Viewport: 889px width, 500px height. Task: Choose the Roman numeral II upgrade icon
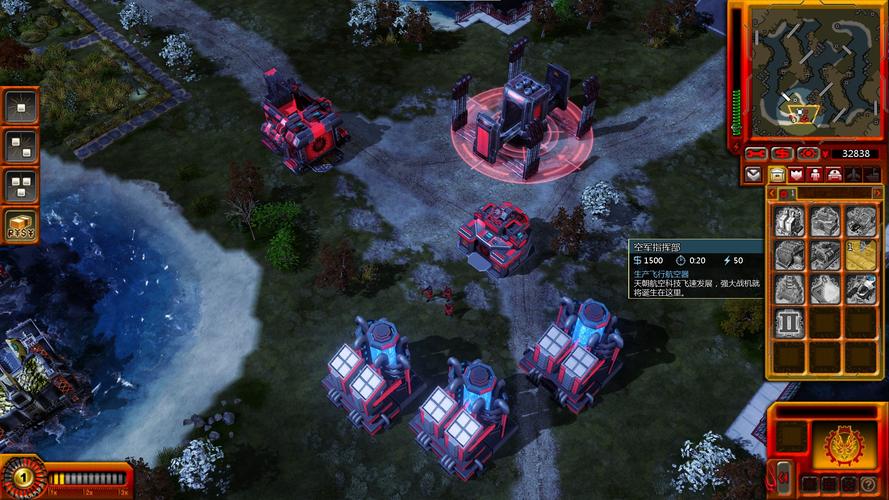tap(789, 323)
